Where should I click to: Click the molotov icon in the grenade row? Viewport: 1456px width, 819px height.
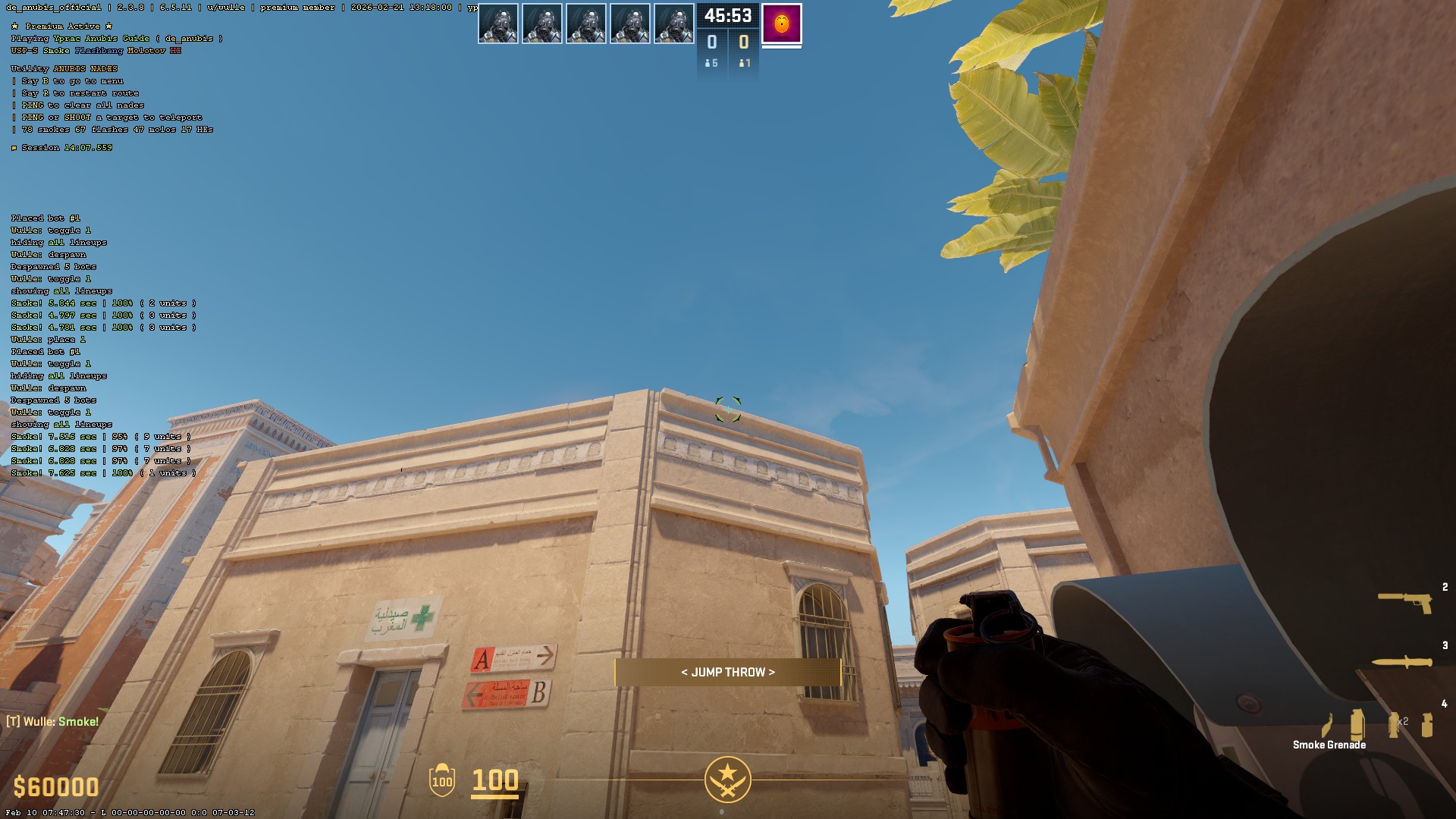point(1327,724)
